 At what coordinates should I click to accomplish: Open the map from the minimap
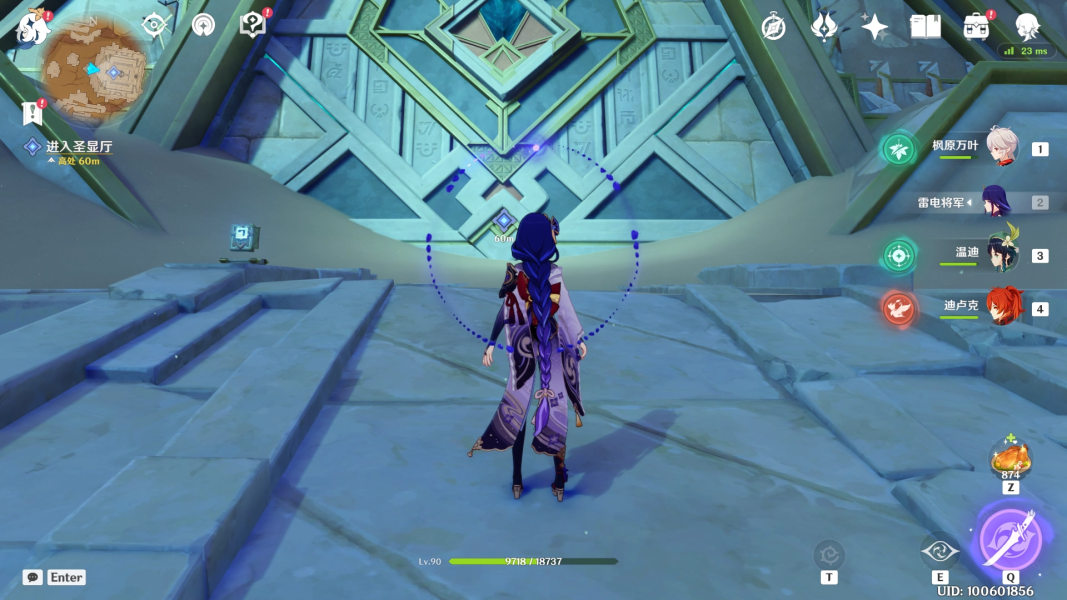(95, 68)
